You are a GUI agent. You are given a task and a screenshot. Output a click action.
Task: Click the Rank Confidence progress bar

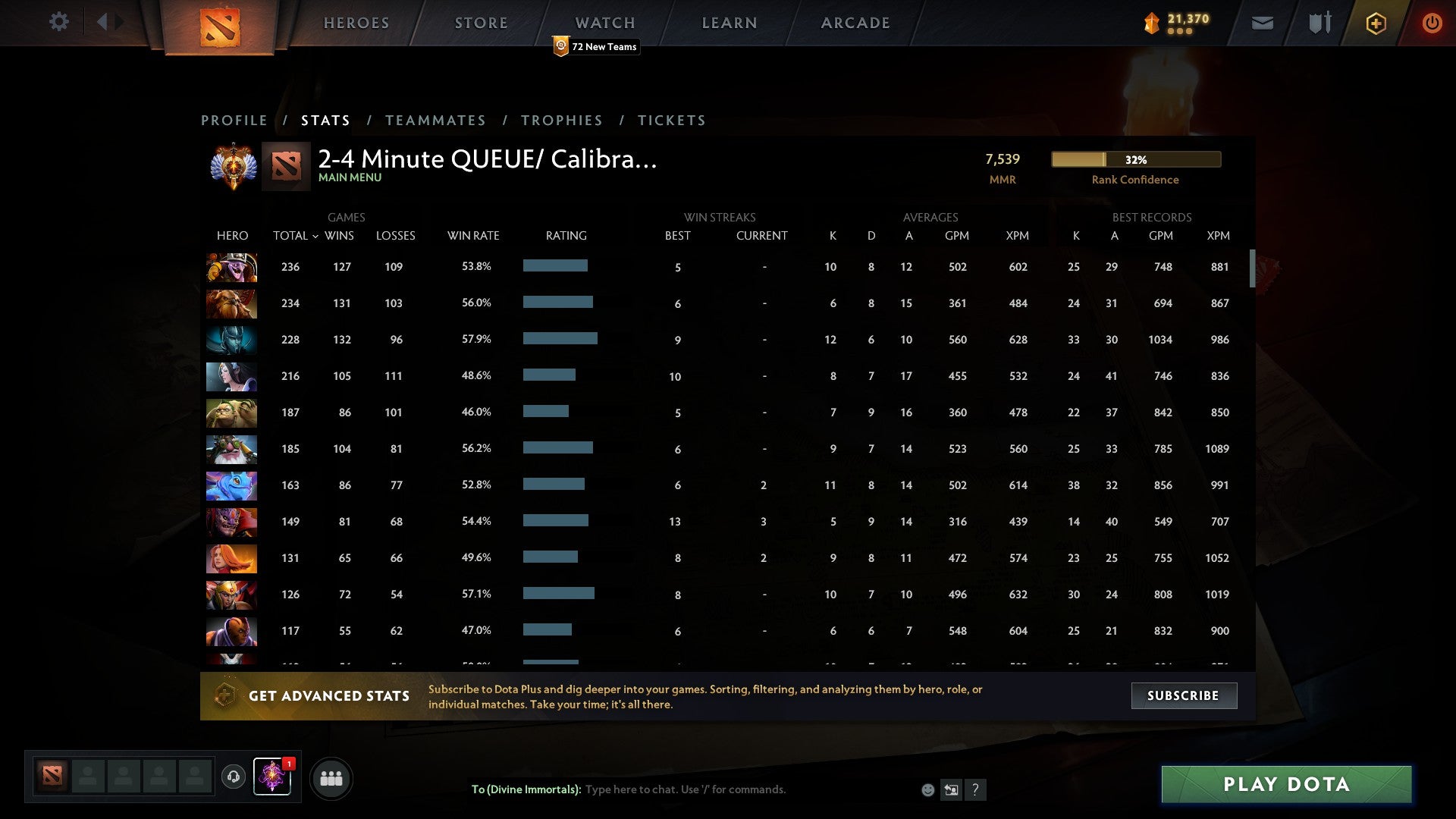(1135, 159)
